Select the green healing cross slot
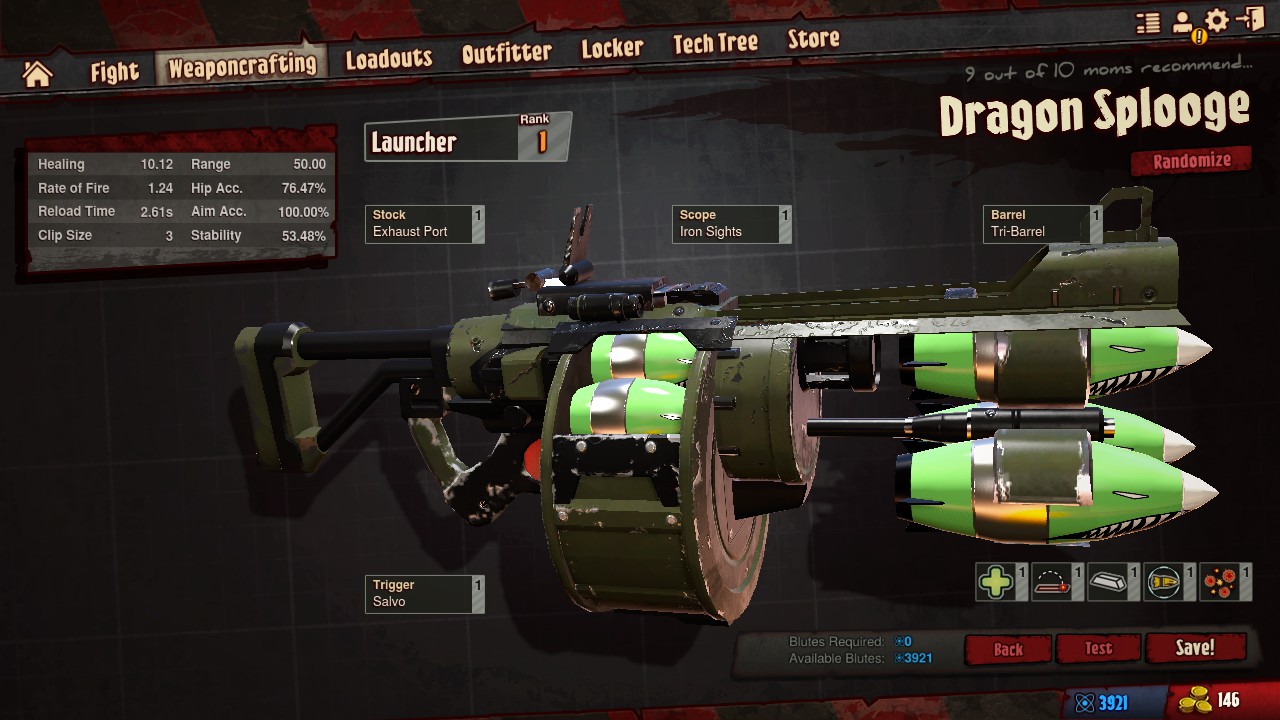The width and height of the screenshot is (1280, 720). click(x=996, y=583)
